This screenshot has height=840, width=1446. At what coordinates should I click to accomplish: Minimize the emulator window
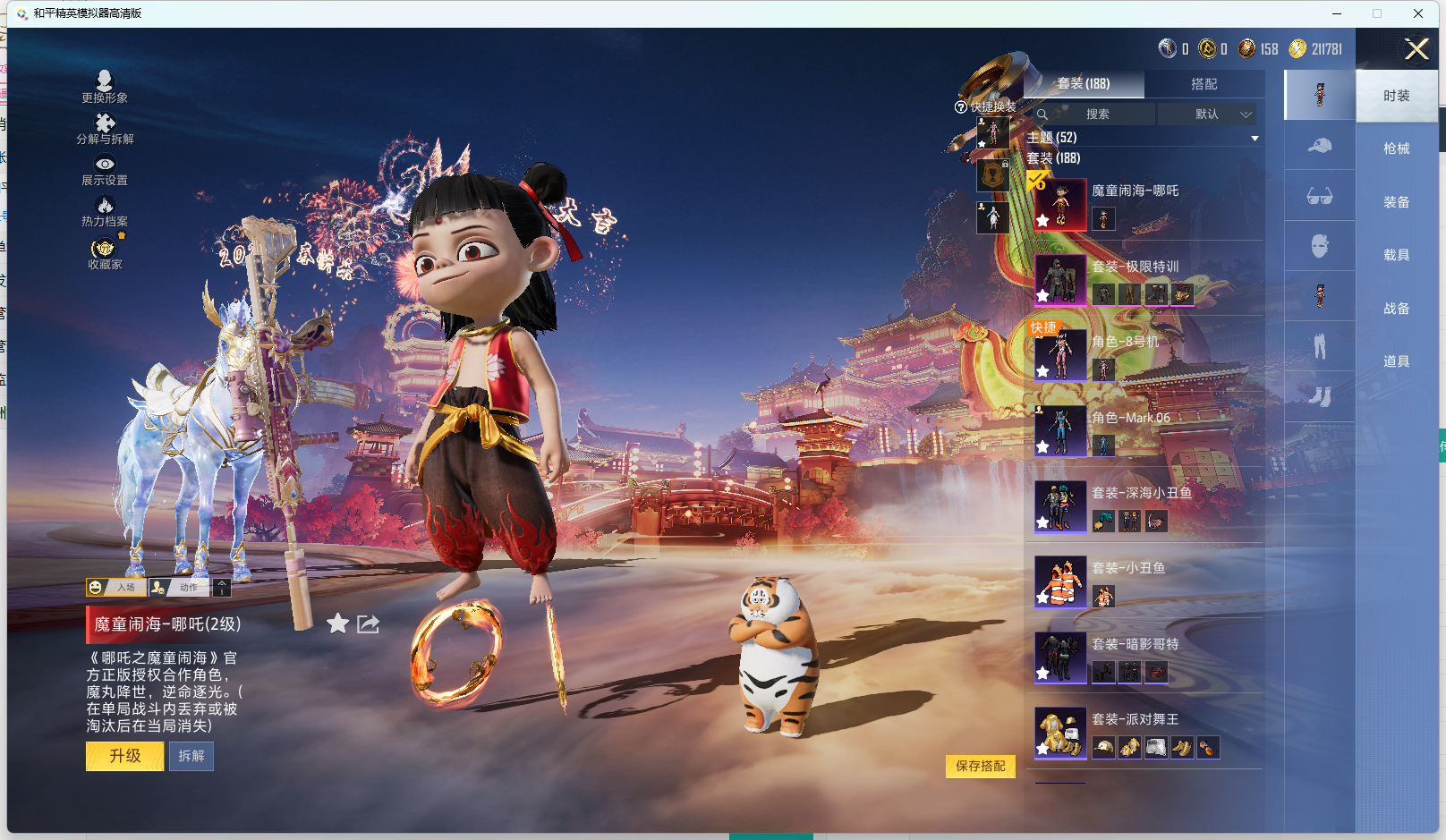1337,13
